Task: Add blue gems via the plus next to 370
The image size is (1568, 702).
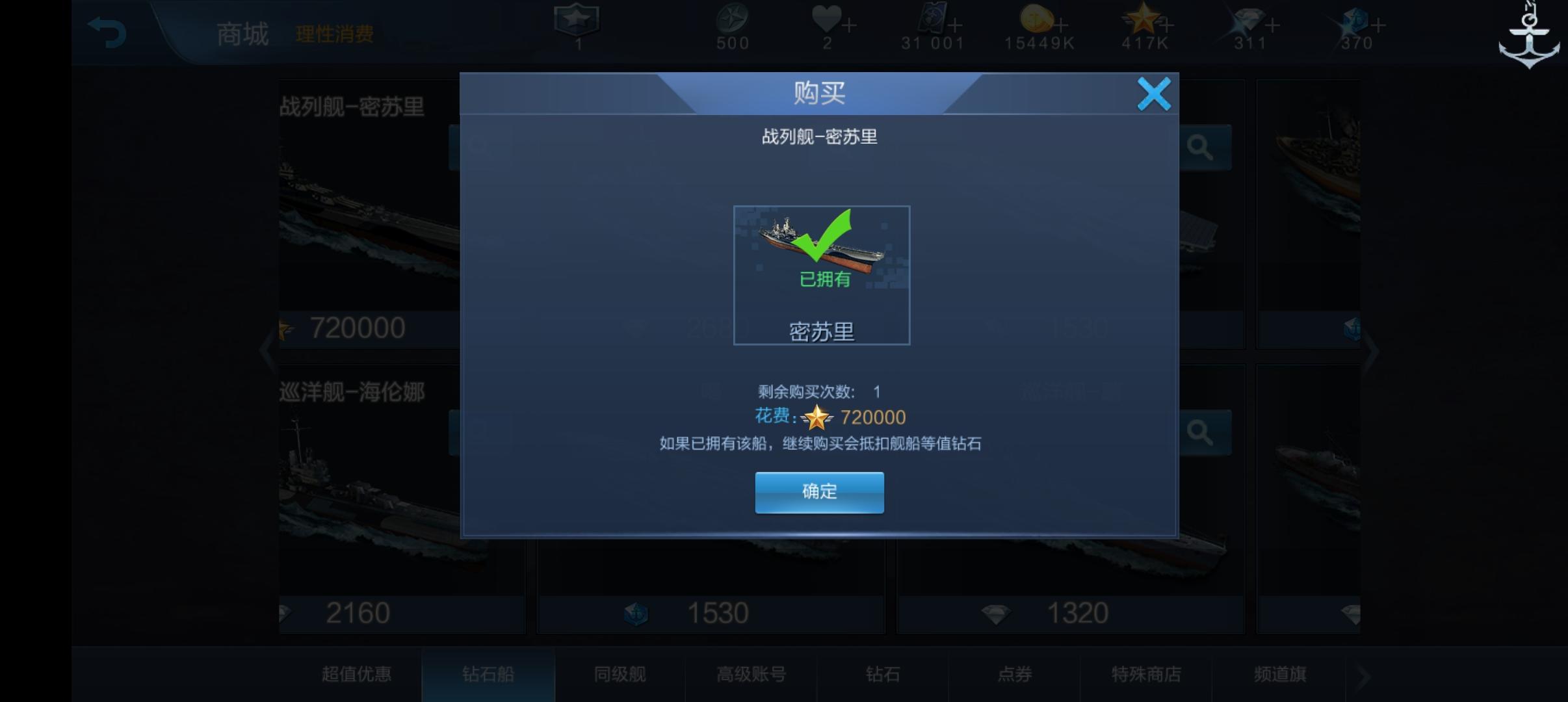Action: click(1378, 23)
